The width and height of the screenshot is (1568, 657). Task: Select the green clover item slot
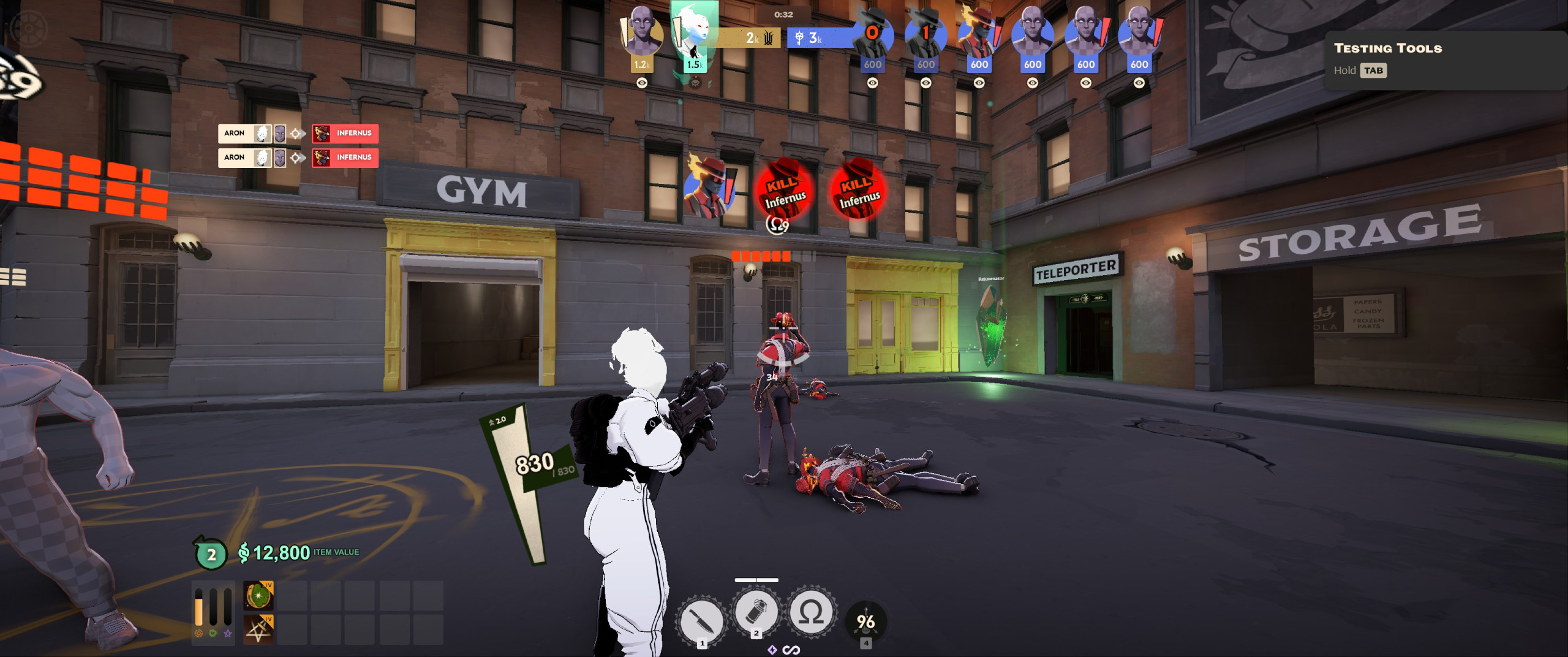click(258, 595)
